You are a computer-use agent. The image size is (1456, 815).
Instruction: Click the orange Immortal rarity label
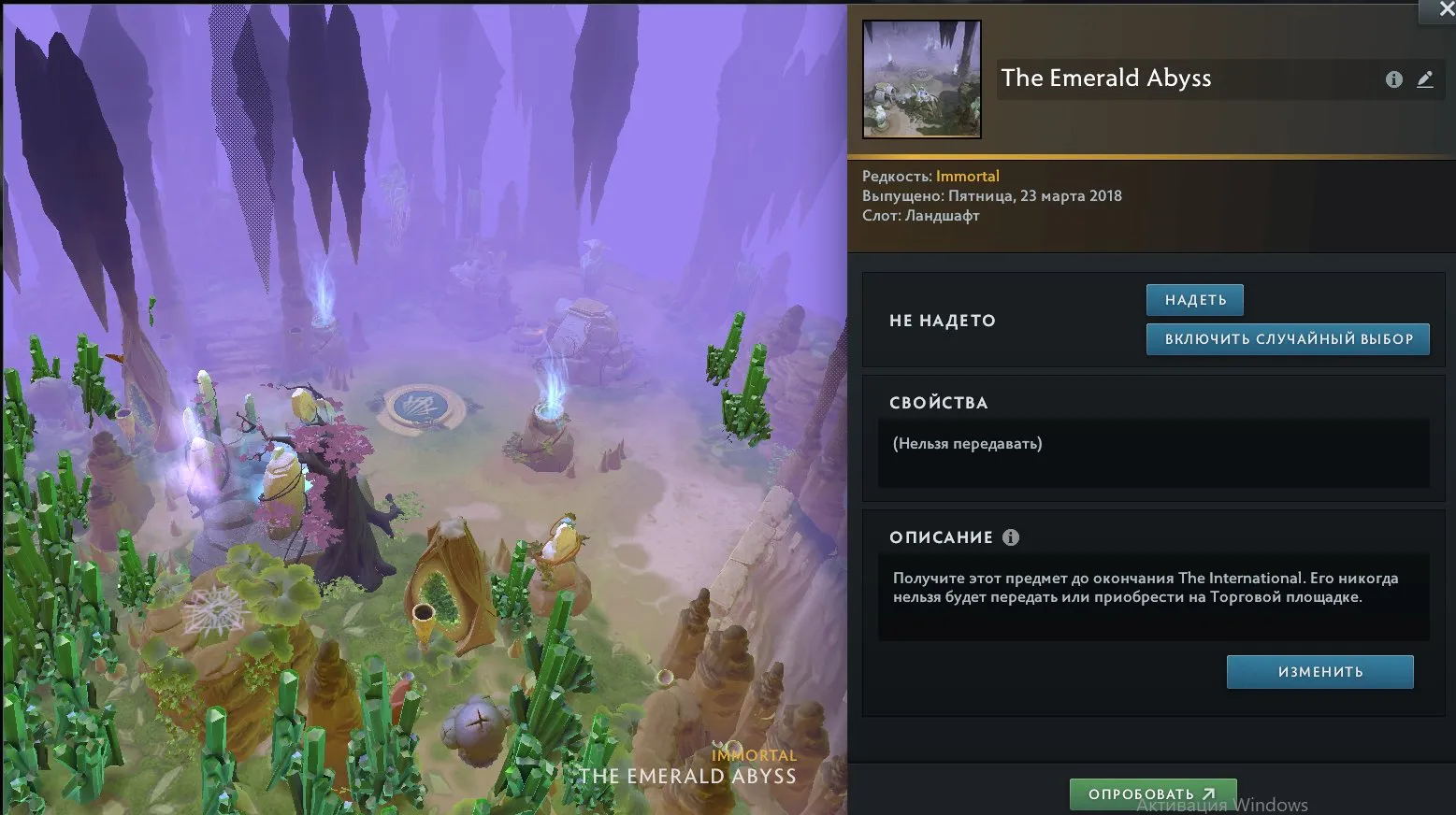(968, 176)
